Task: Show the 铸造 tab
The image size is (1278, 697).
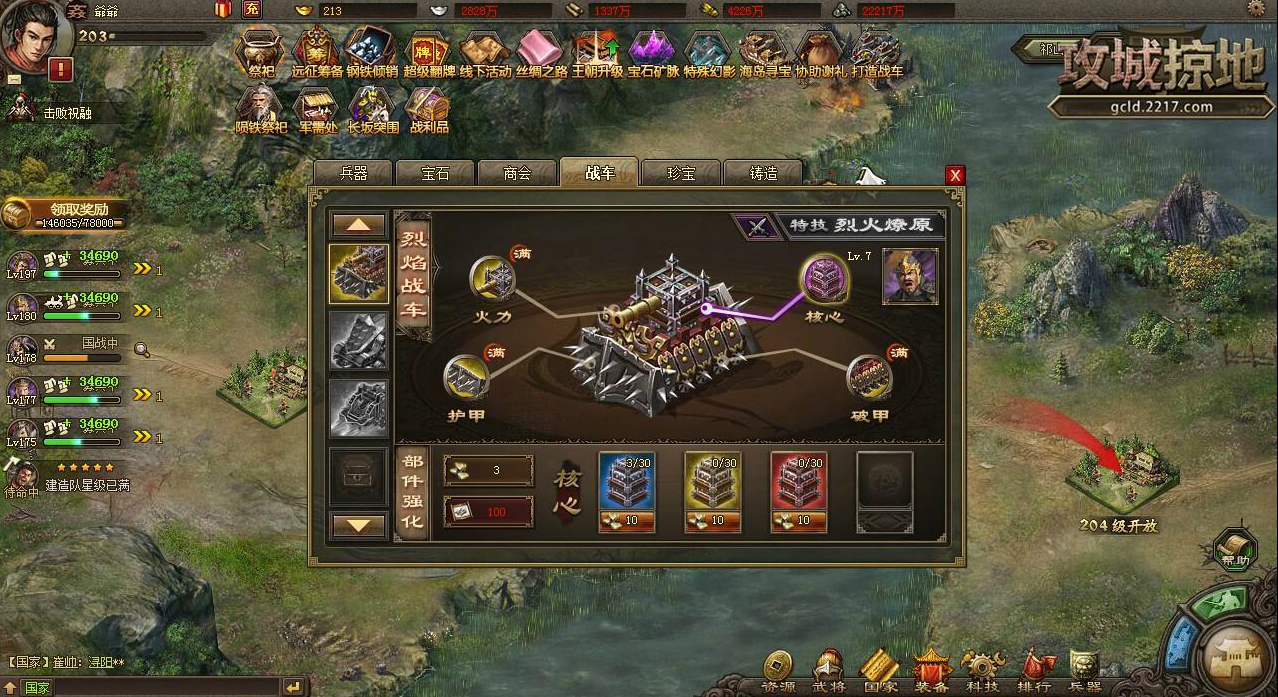Action: tap(763, 173)
